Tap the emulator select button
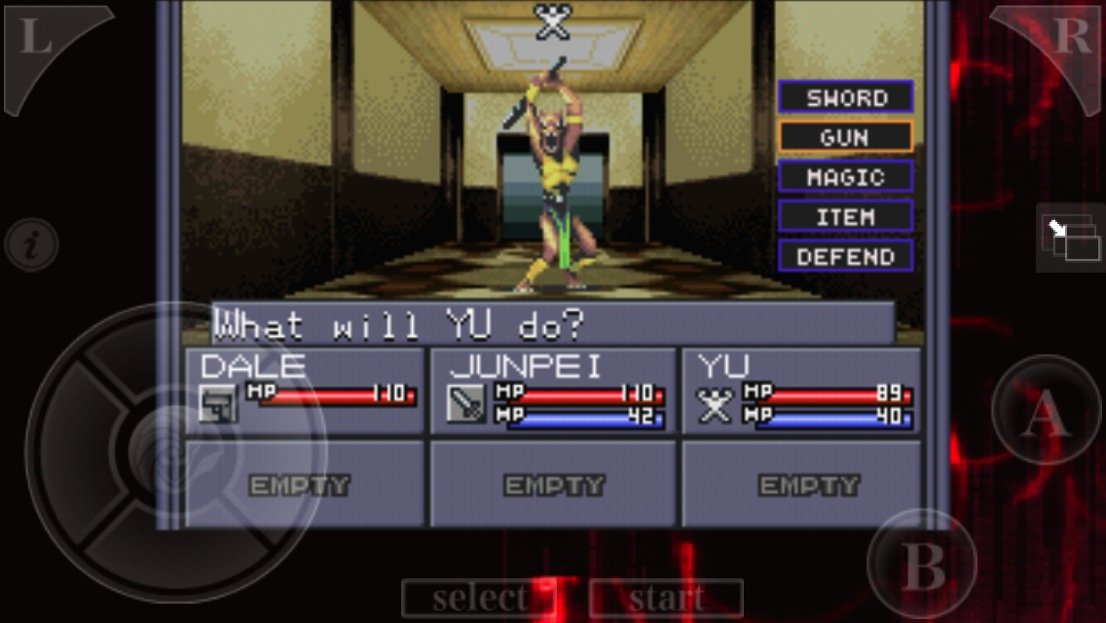This screenshot has width=1106, height=623. coord(479,598)
